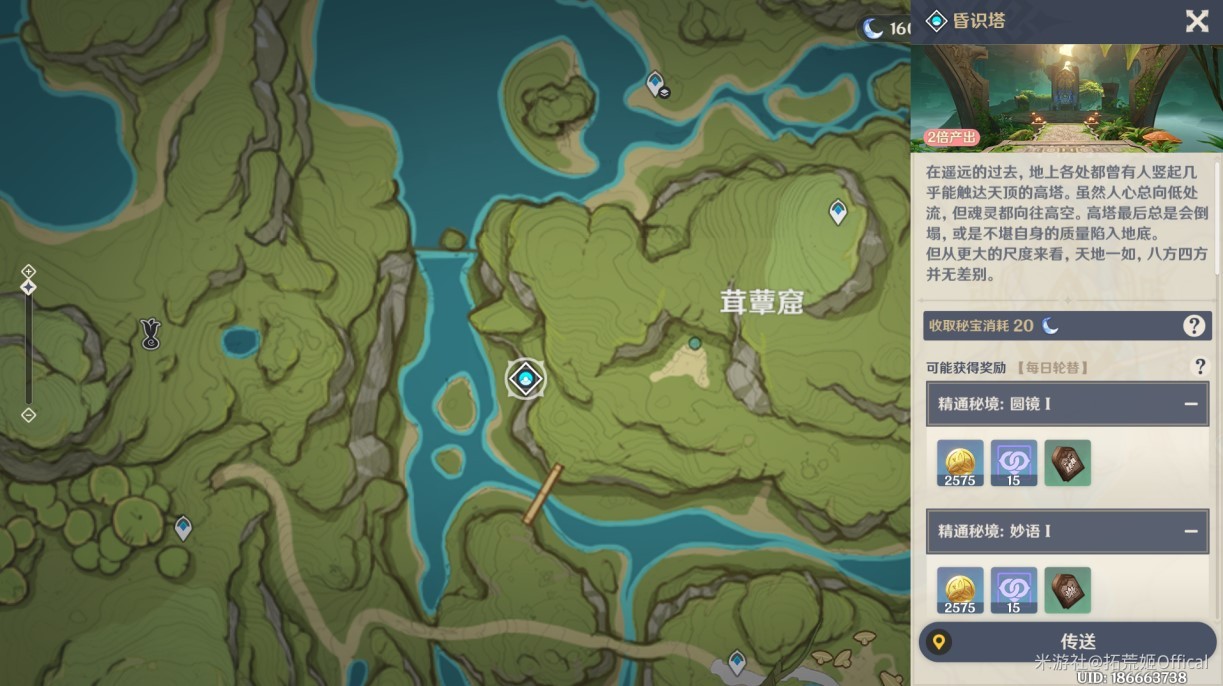Inspect the companionship EXP reward in 圆镜 I
The width and height of the screenshot is (1223, 686).
click(x=1014, y=463)
